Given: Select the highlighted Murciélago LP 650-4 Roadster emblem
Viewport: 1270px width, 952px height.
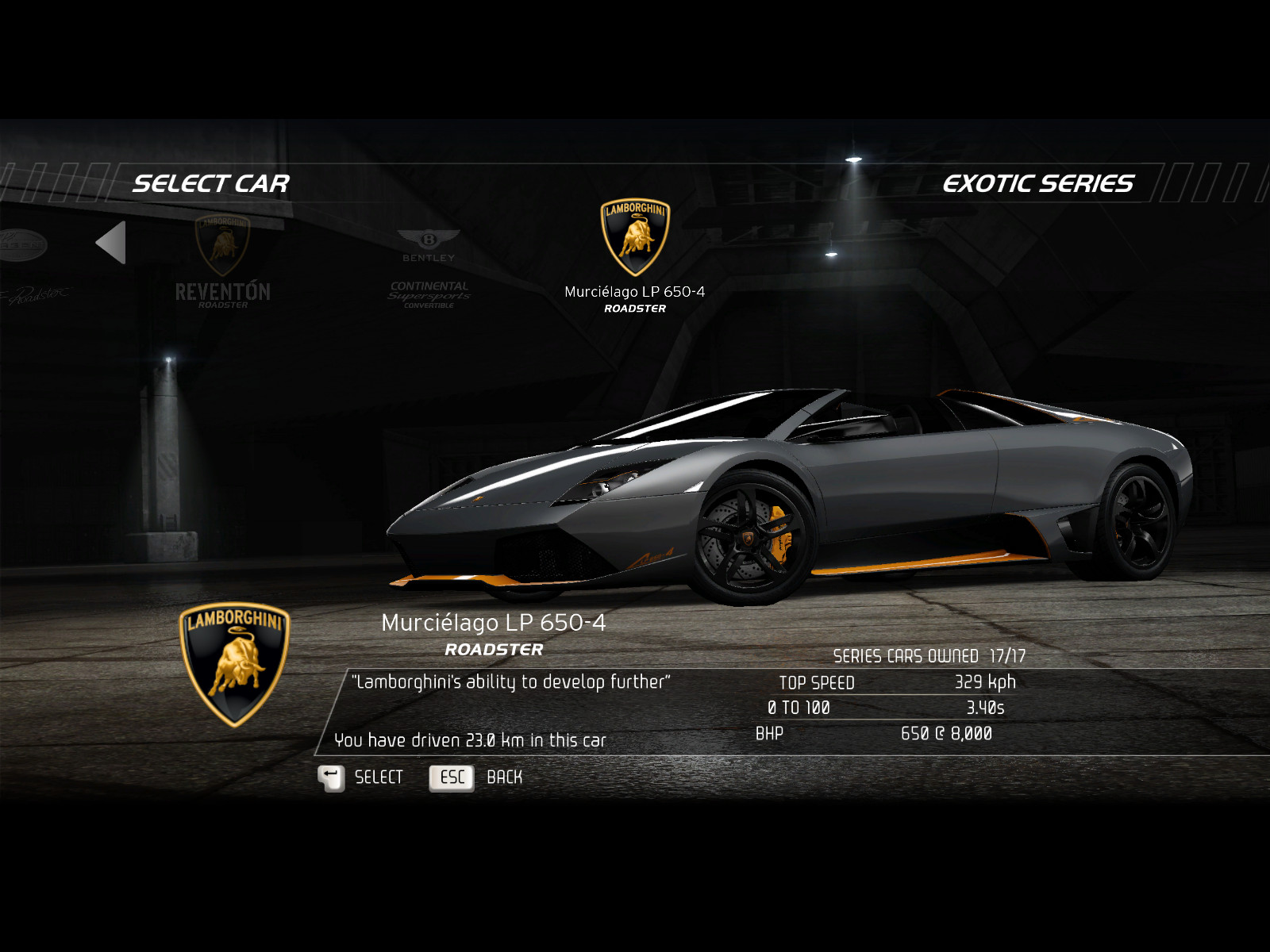Looking at the screenshot, I should (x=635, y=238).
